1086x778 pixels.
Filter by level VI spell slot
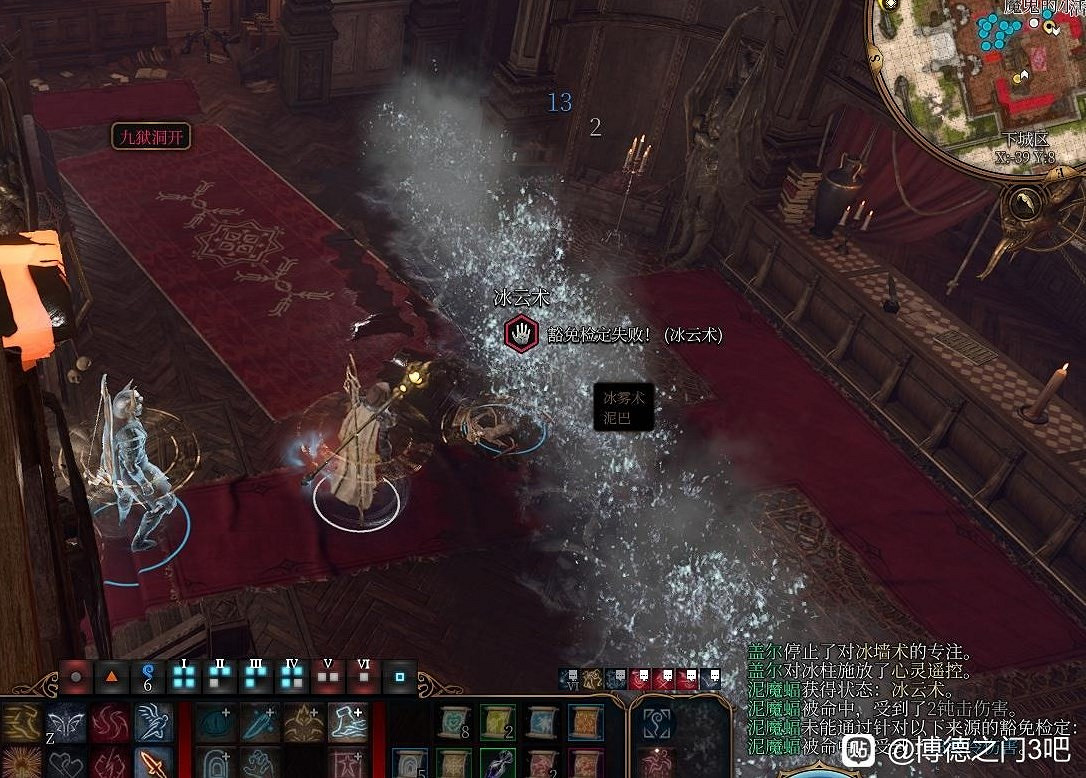363,676
